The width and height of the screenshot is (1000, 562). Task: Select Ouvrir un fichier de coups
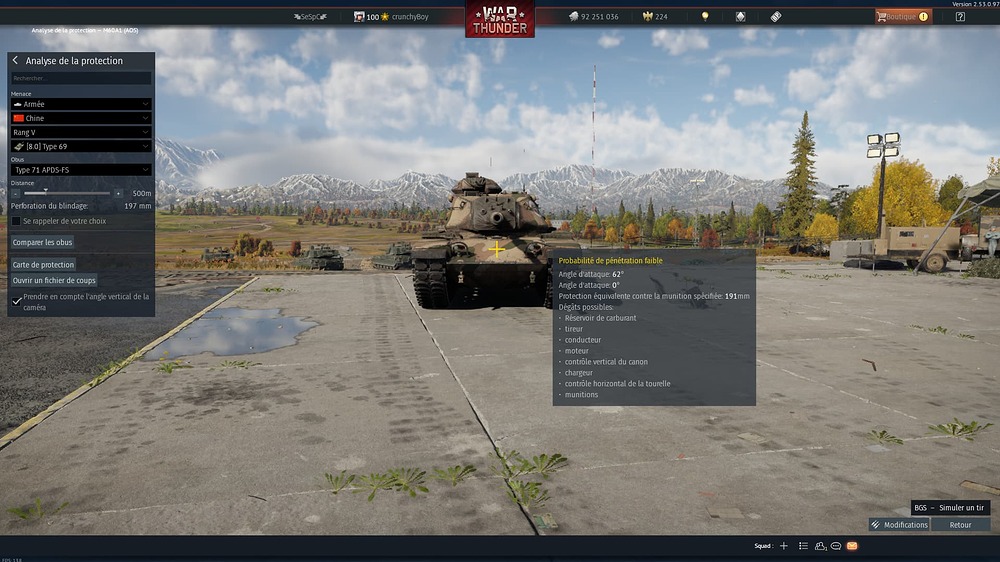click(54, 281)
